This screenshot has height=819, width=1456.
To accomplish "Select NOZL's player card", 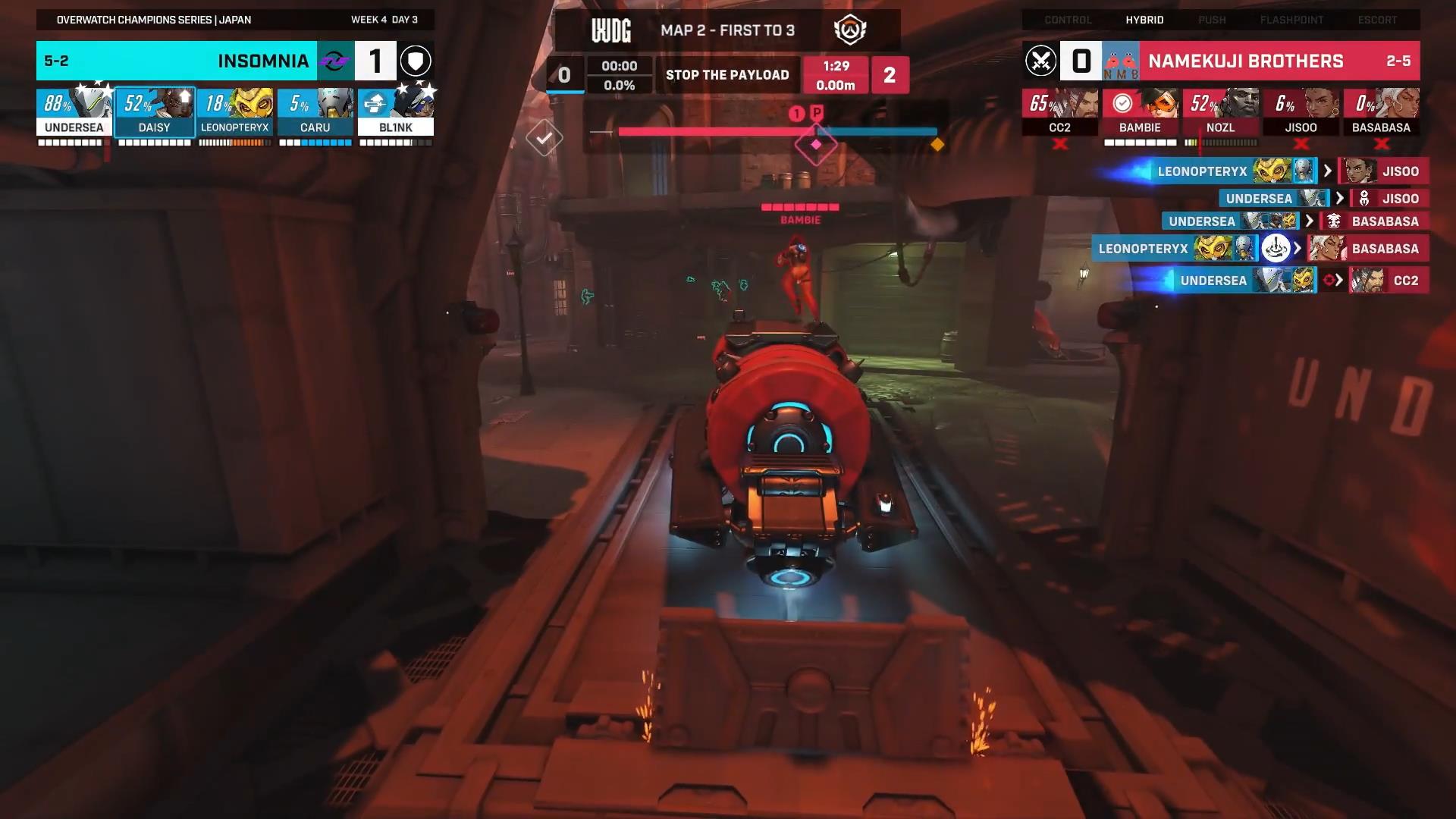I will pos(1220,112).
